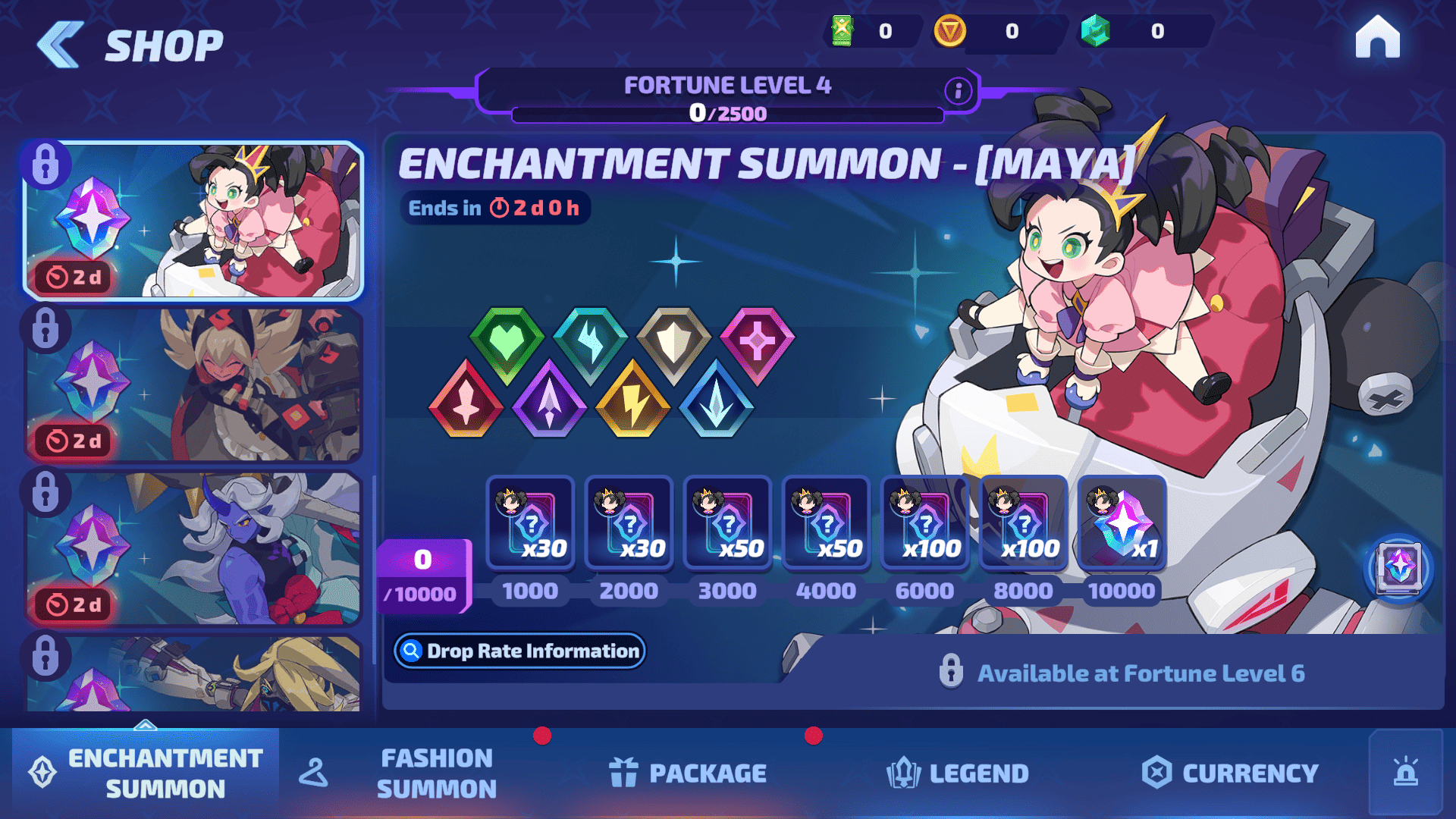Click the locked Fortune Level 6 summon button
Screen dimensions: 1456x819
coord(1121,673)
